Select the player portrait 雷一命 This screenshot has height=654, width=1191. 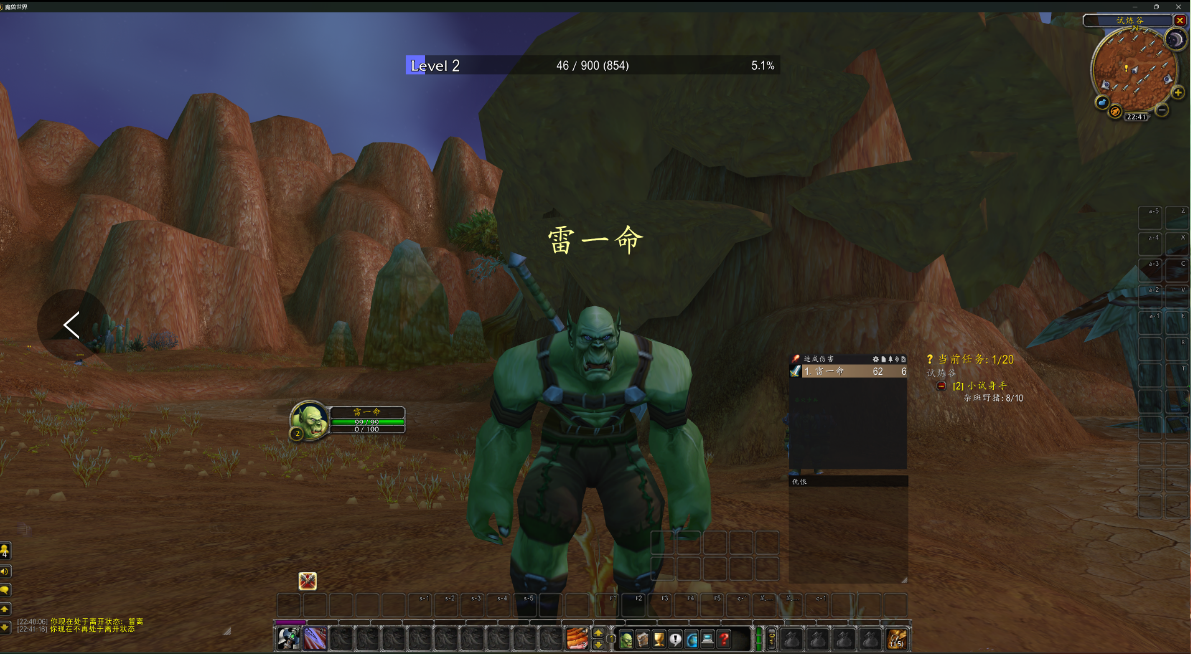(x=309, y=421)
